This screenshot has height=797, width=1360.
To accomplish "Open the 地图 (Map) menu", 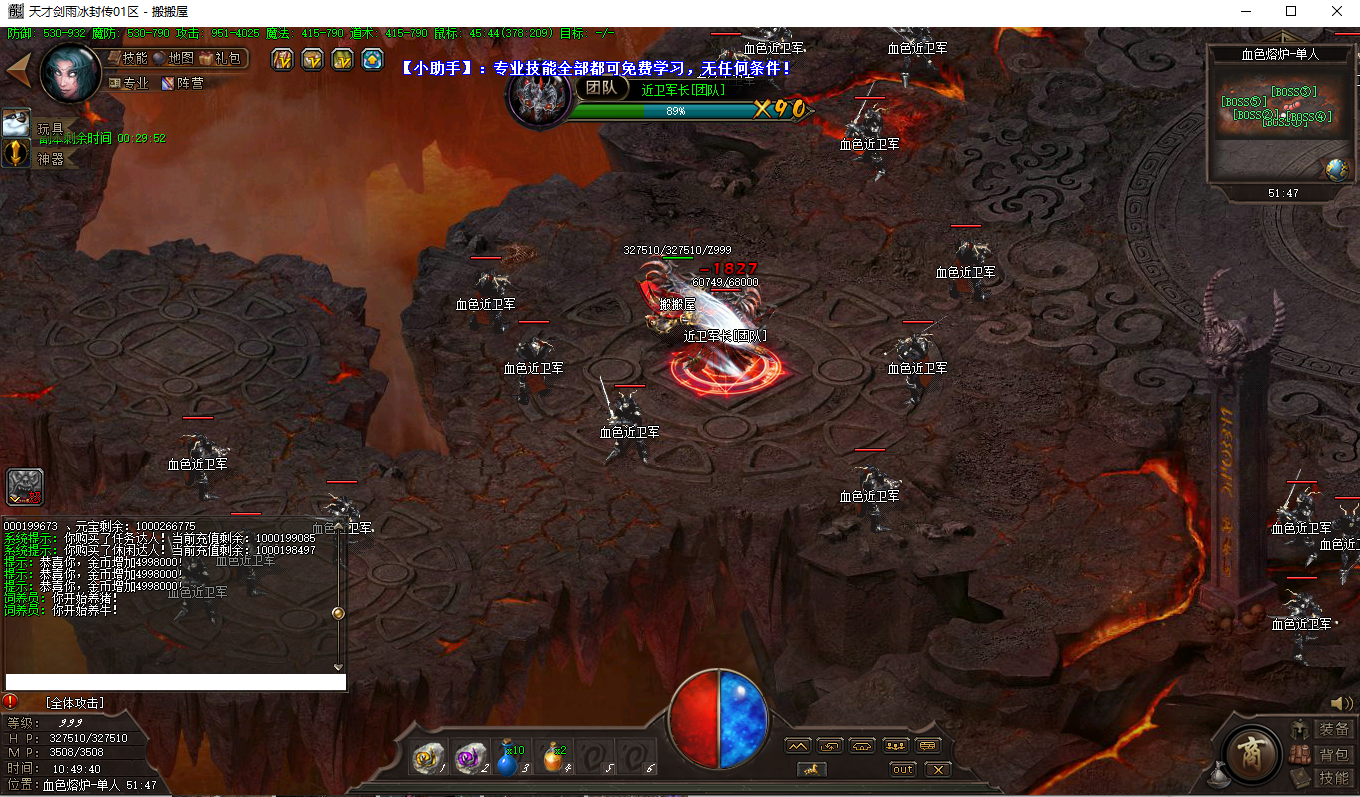I will click(x=172, y=58).
